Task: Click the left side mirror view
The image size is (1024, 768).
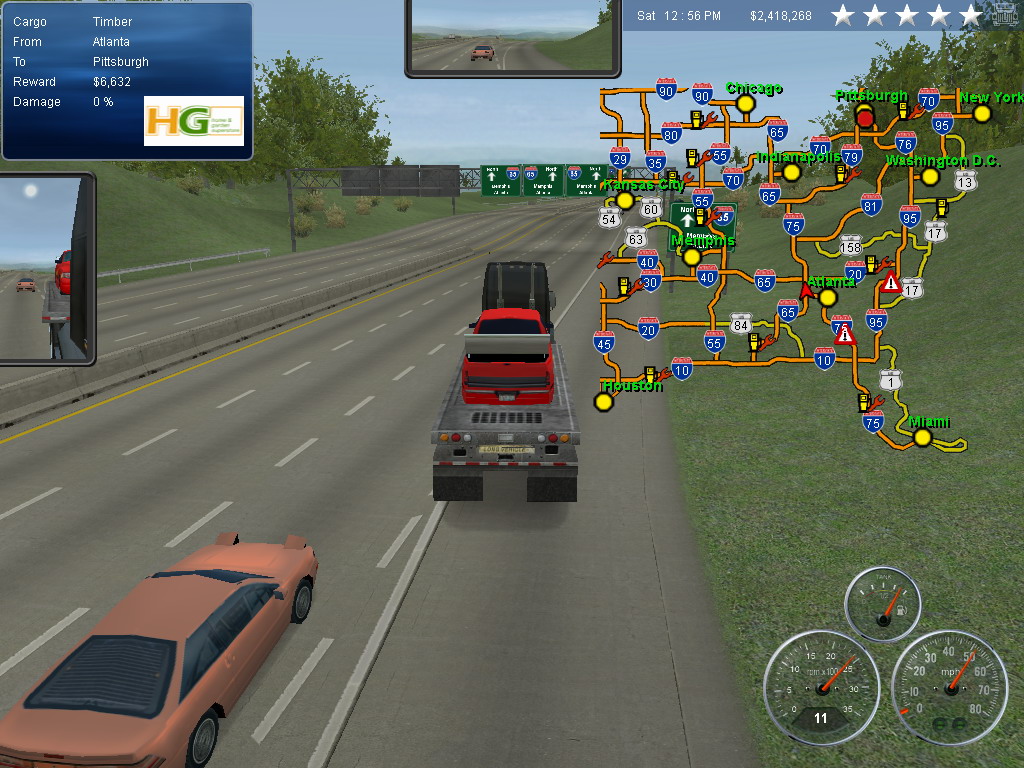Action: point(46,268)
